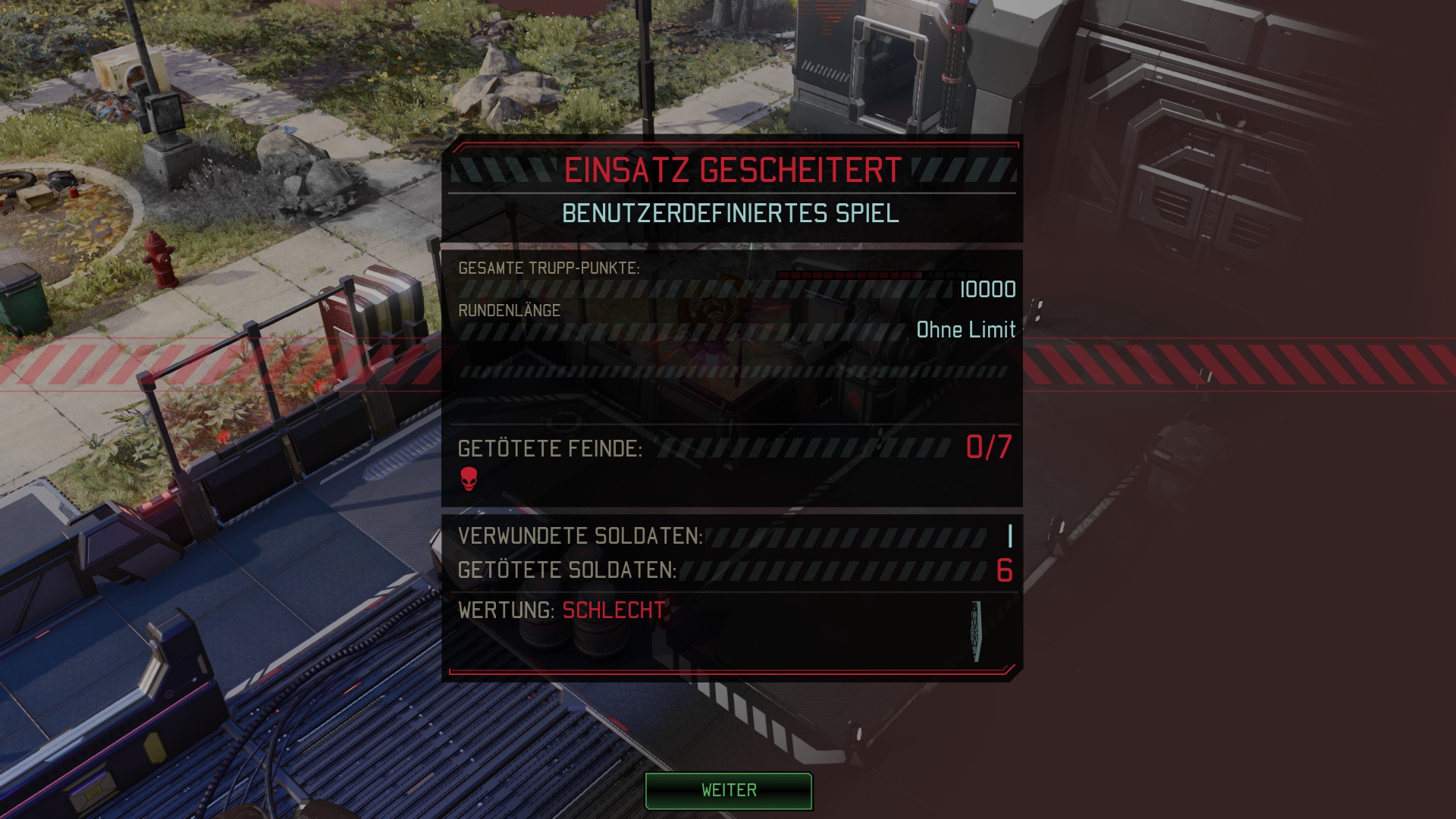The image size is (1456, 819).
Task: Continue with the green Weiter button
Action: click(728, 790)
